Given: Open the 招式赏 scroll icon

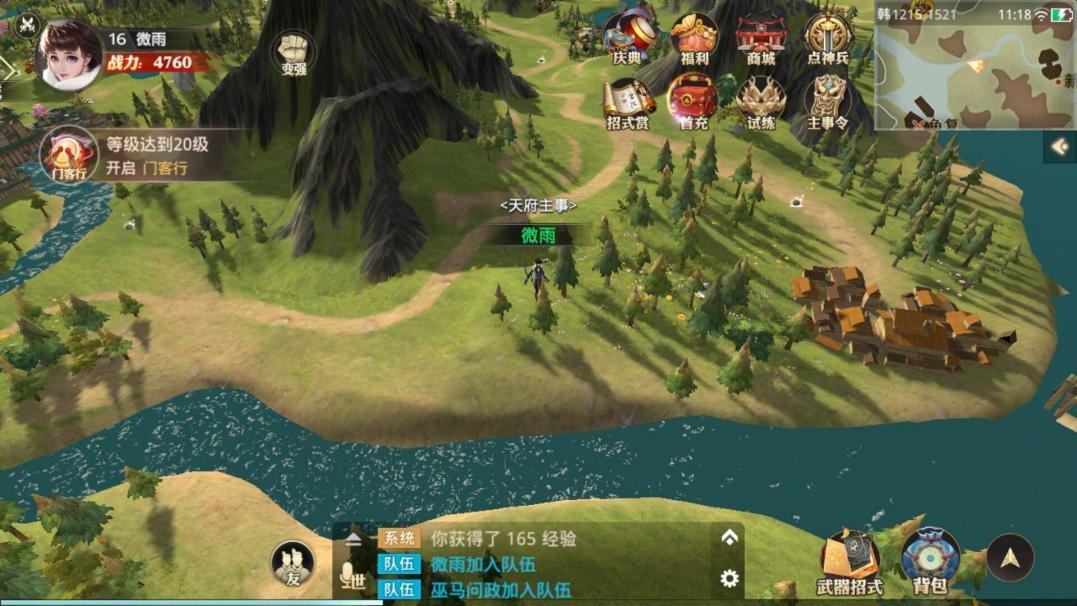Looking at the screenshot, I should point(628,103).
